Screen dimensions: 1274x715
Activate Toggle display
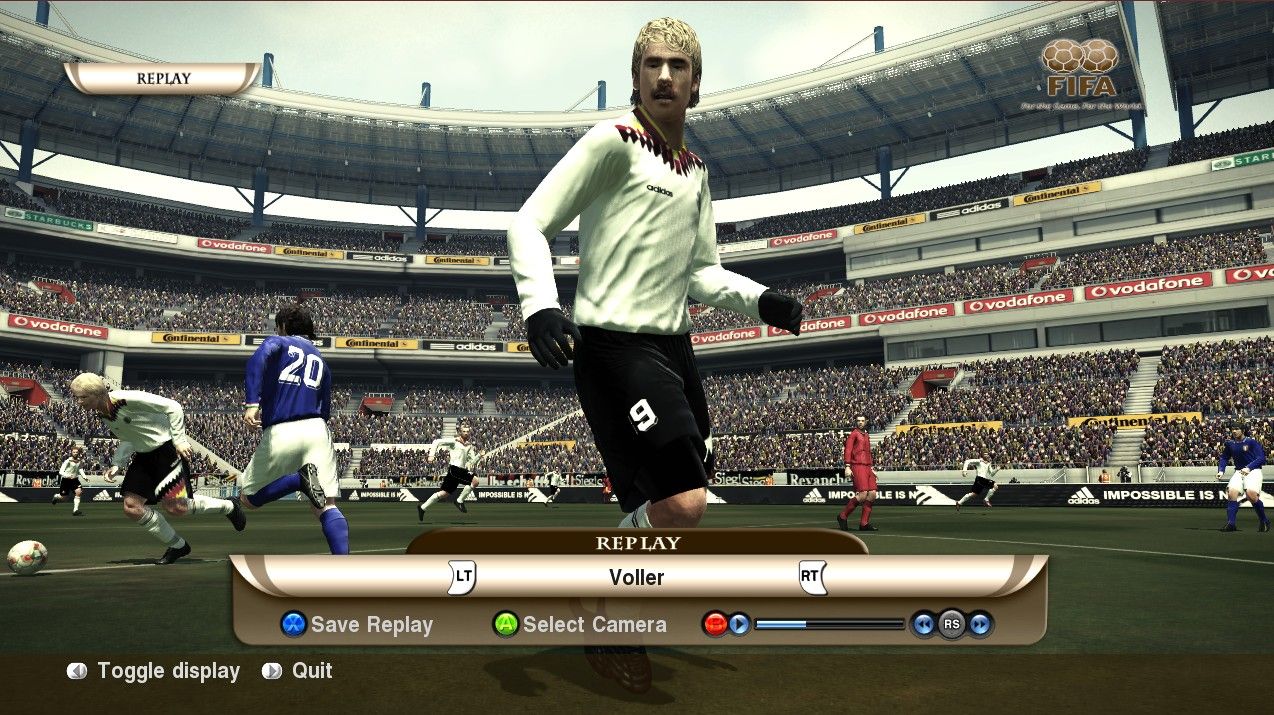point(154,671)
